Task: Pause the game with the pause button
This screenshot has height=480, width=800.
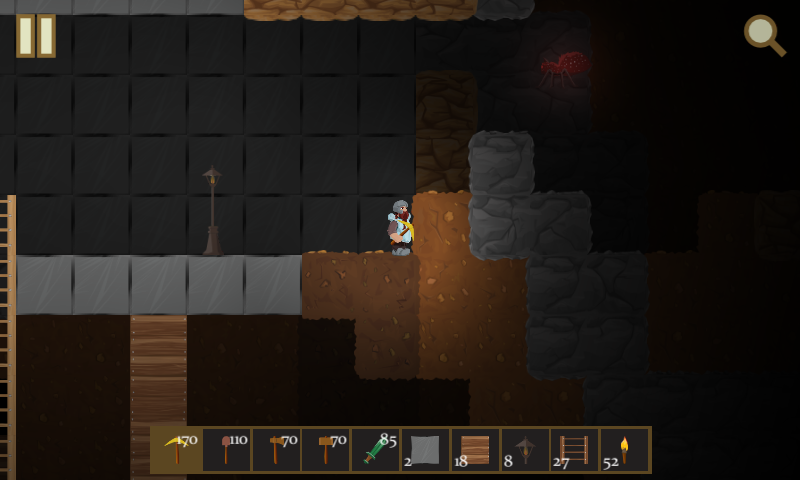Action: click(36, 36)
